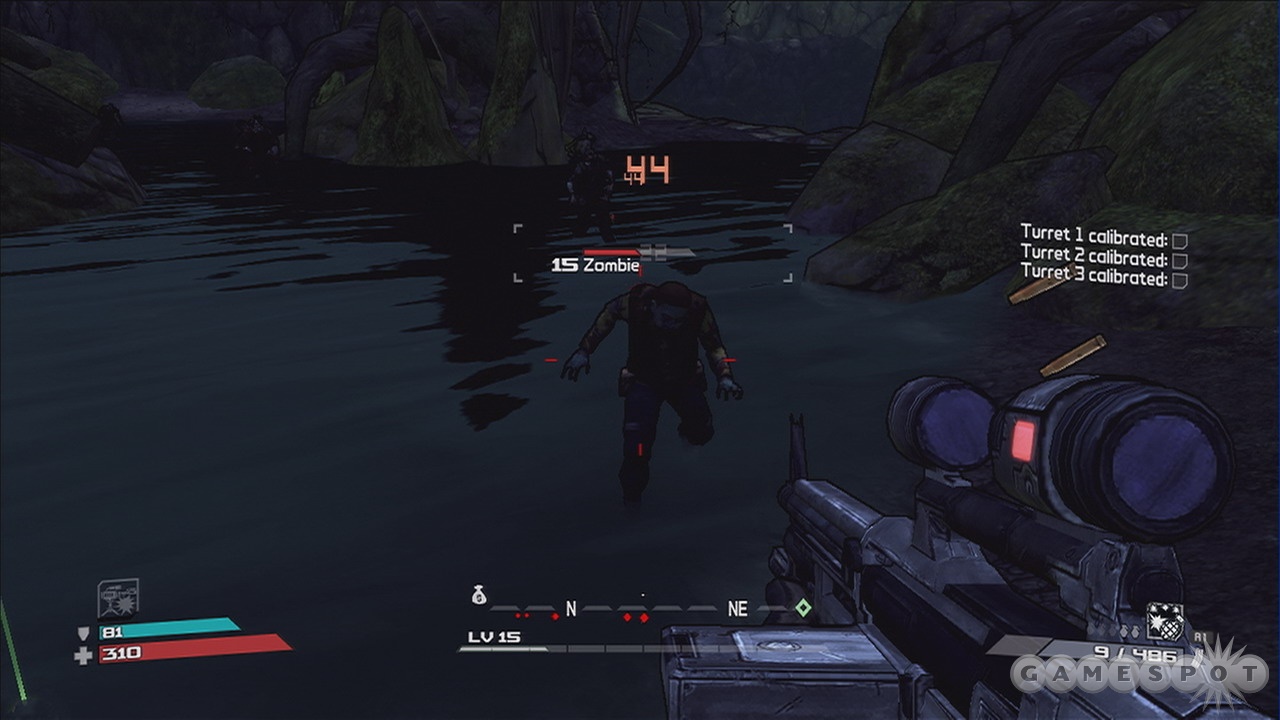Click the grenade icon beside the ammo count

coord(1165,621)
